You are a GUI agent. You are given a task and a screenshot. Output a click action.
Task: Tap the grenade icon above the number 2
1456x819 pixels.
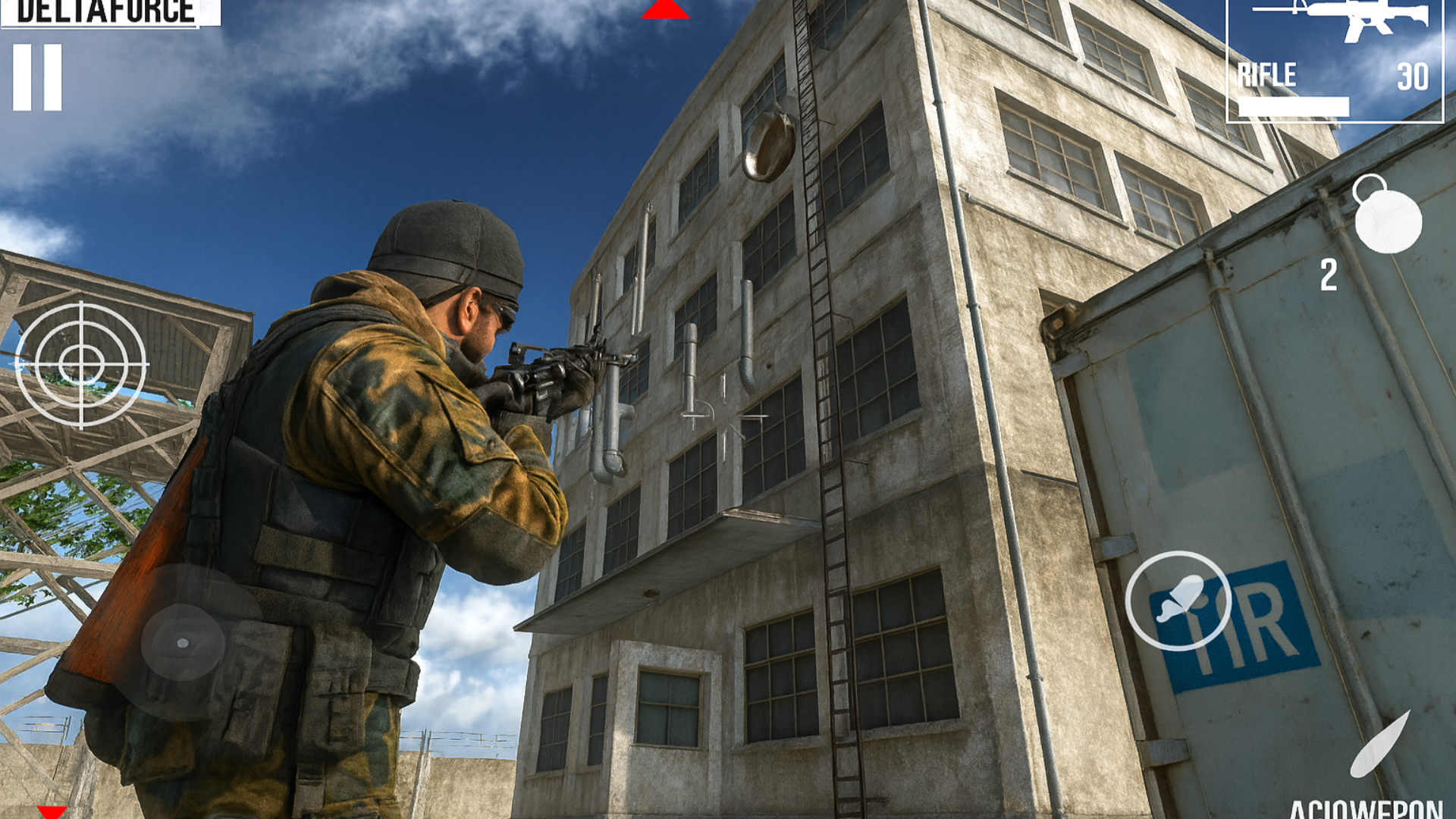coord(1388,220)
